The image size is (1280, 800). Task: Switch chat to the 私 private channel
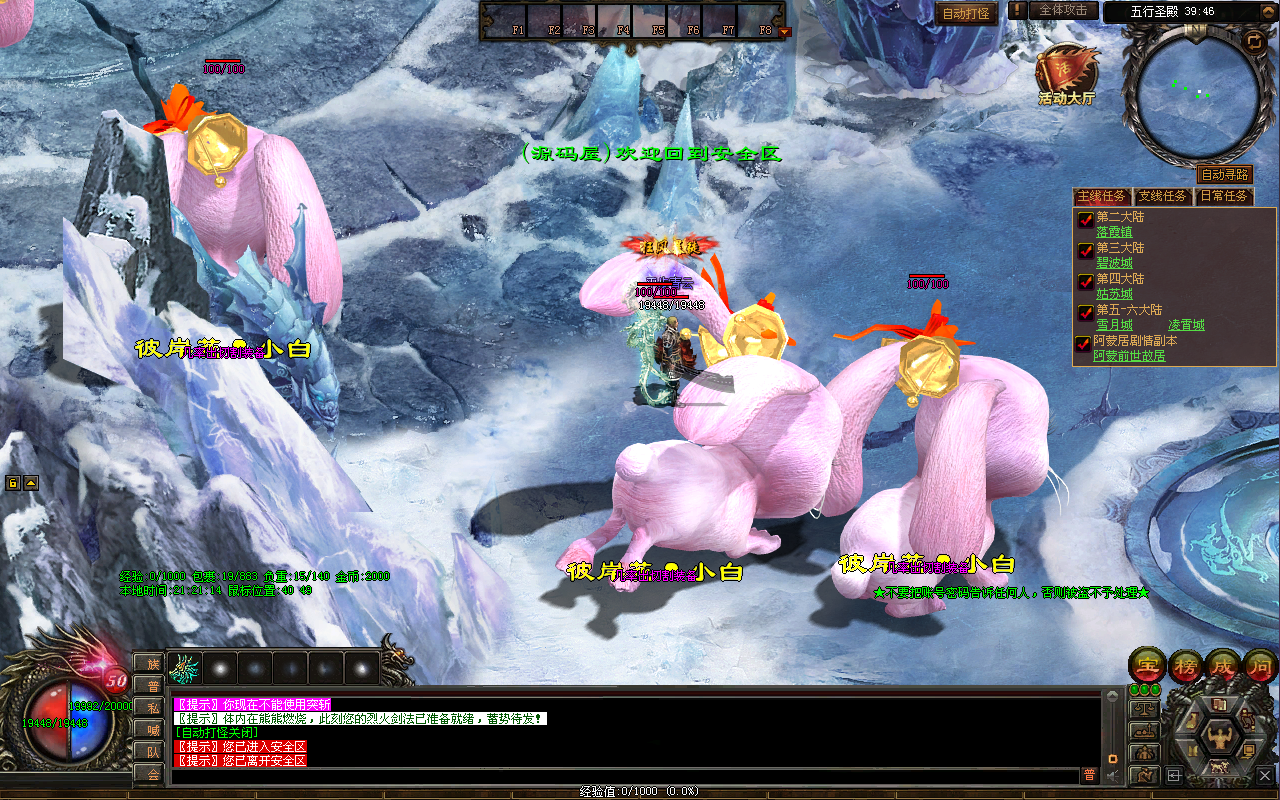[153, 707]
